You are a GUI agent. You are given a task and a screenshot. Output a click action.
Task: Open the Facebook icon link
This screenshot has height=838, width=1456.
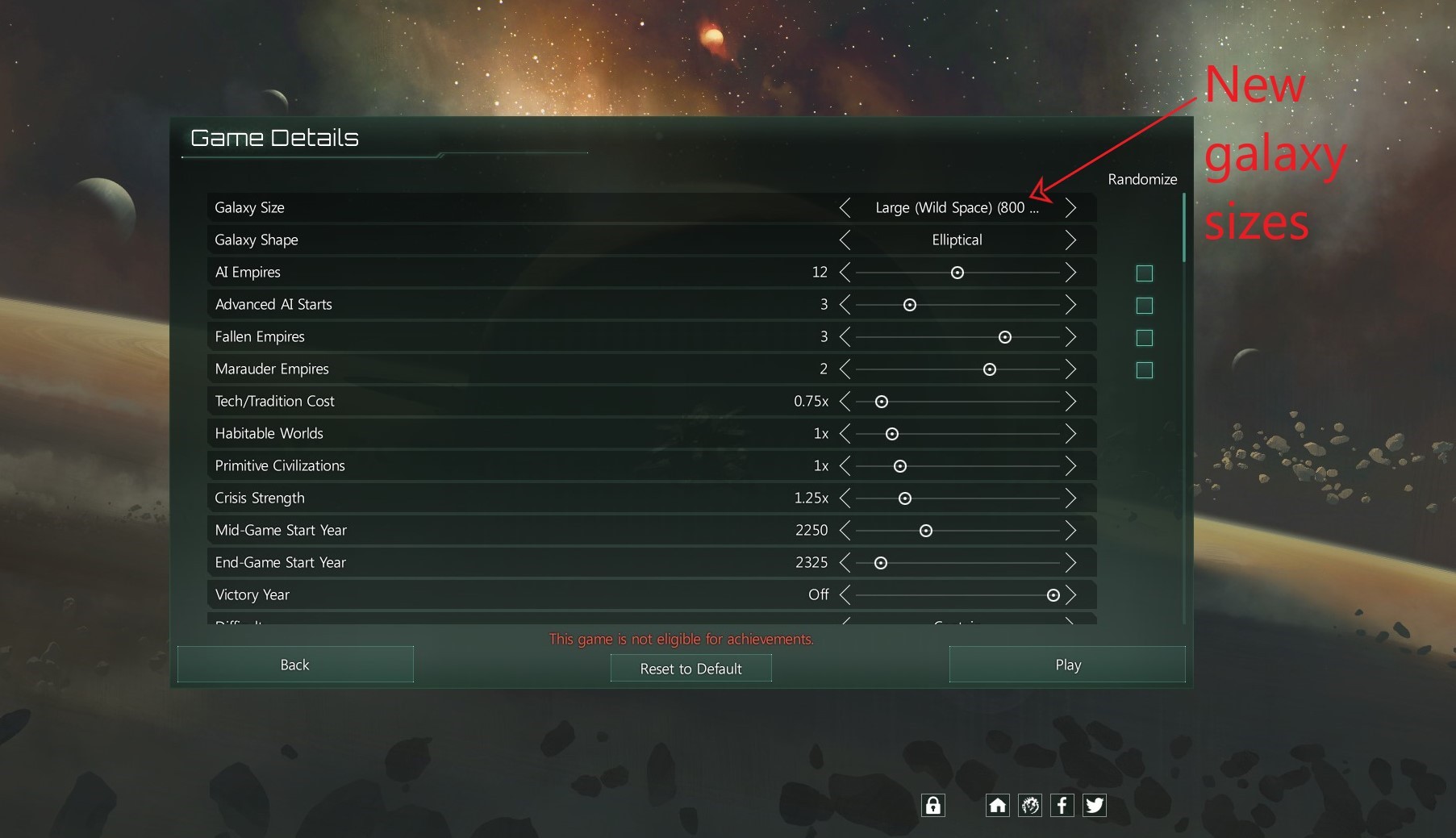click(x=1062, y=805)
